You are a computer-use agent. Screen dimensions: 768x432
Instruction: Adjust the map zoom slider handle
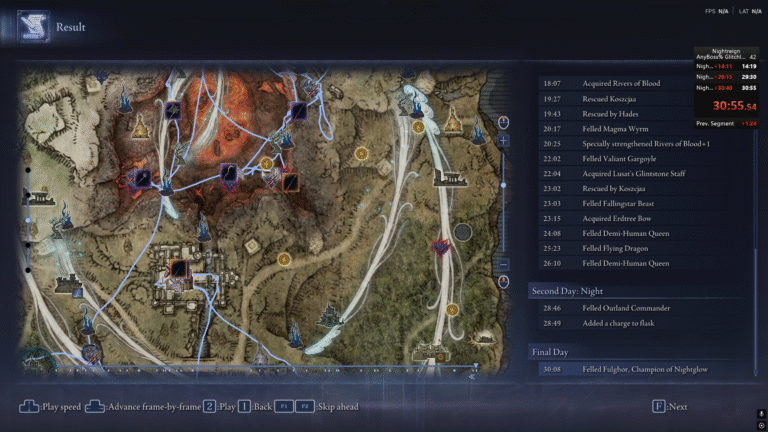click(504, 184)
